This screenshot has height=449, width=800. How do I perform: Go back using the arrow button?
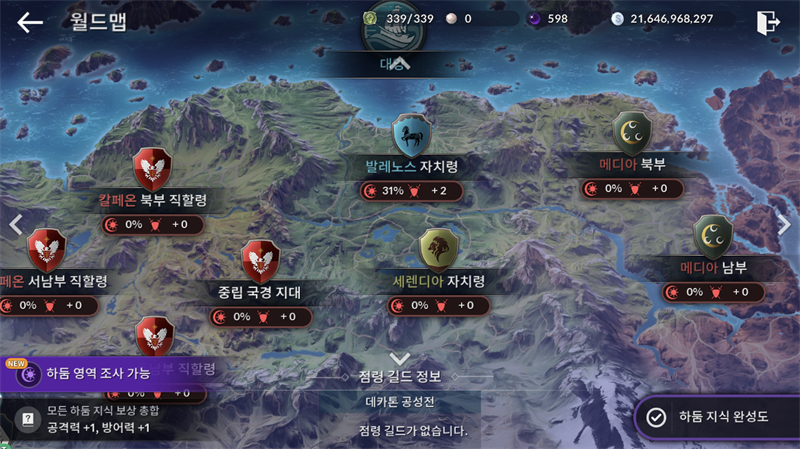point(30,21)
